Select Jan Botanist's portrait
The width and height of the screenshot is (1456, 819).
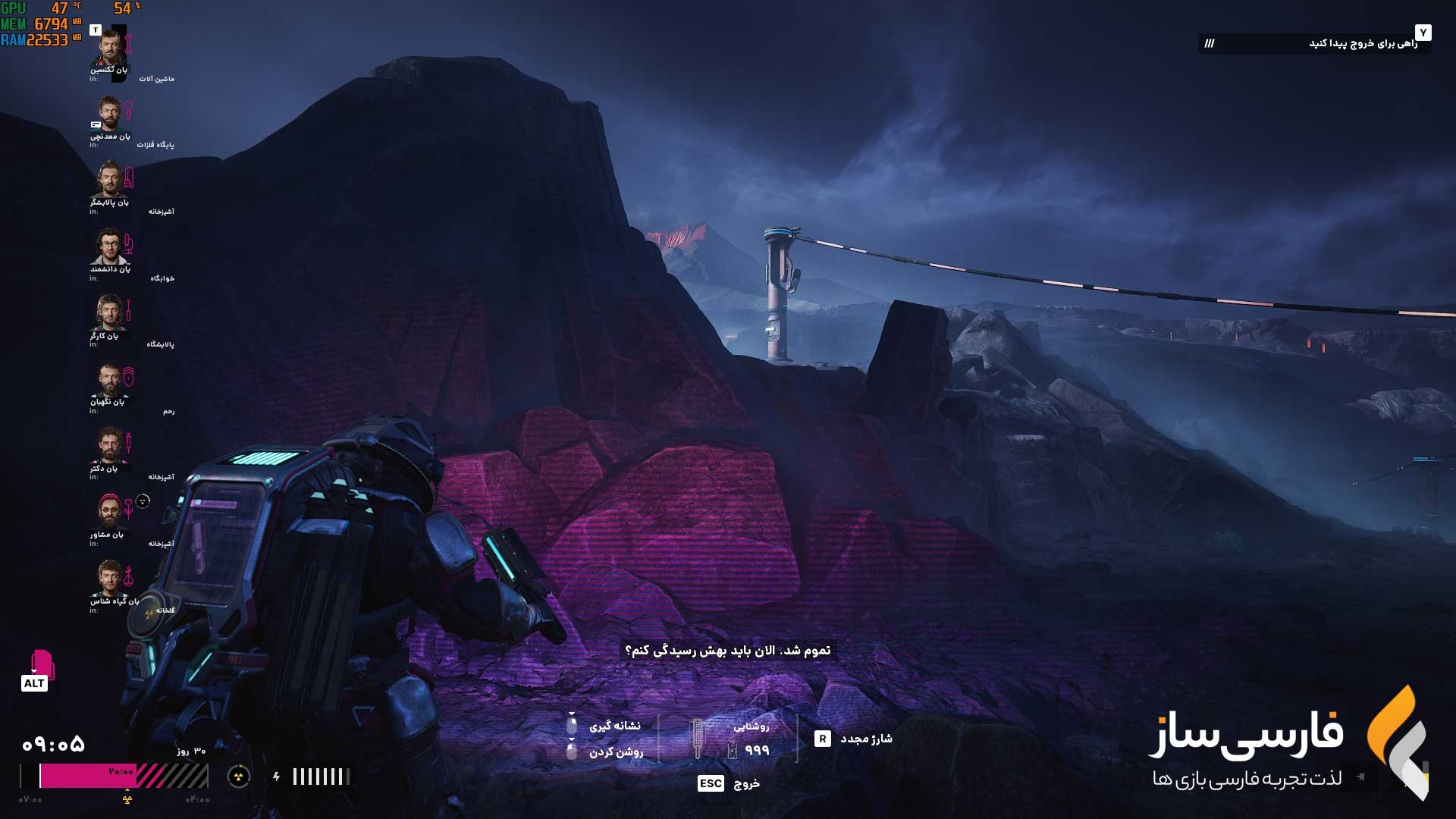click(110, 578)
